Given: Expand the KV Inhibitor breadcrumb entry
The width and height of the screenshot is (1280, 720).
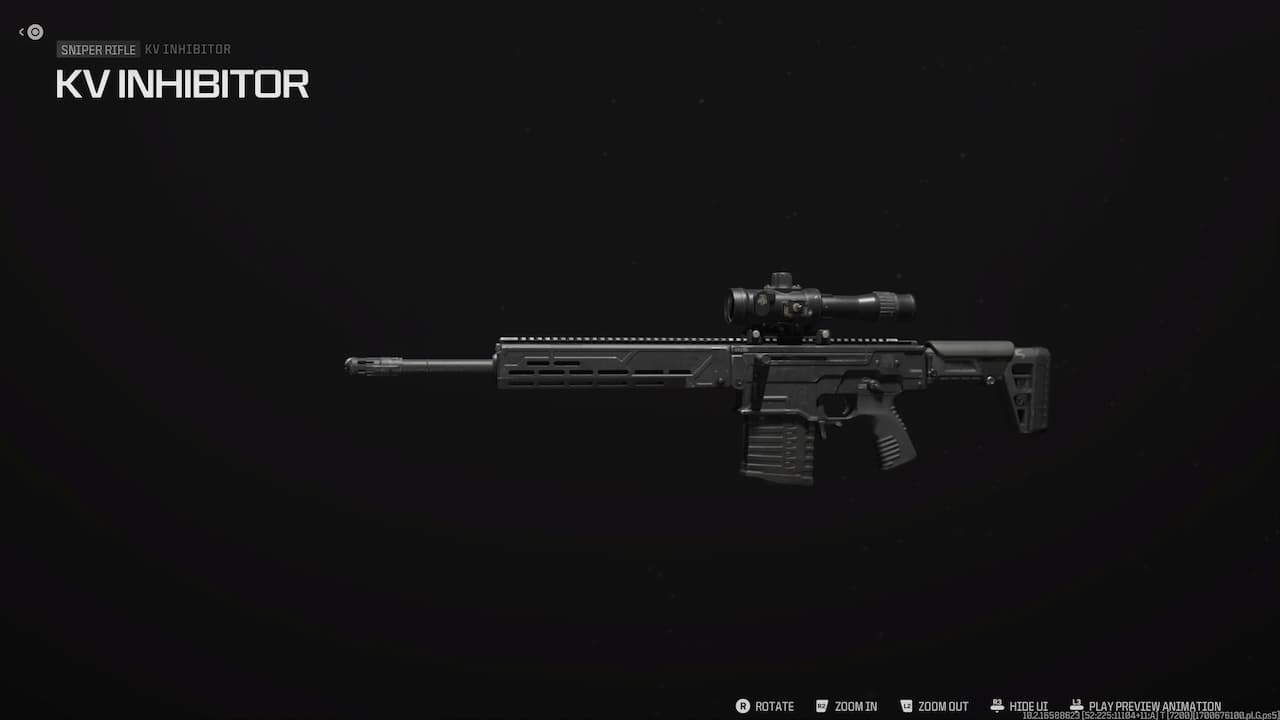Looking at the screenshot, I should coord(187,50).
